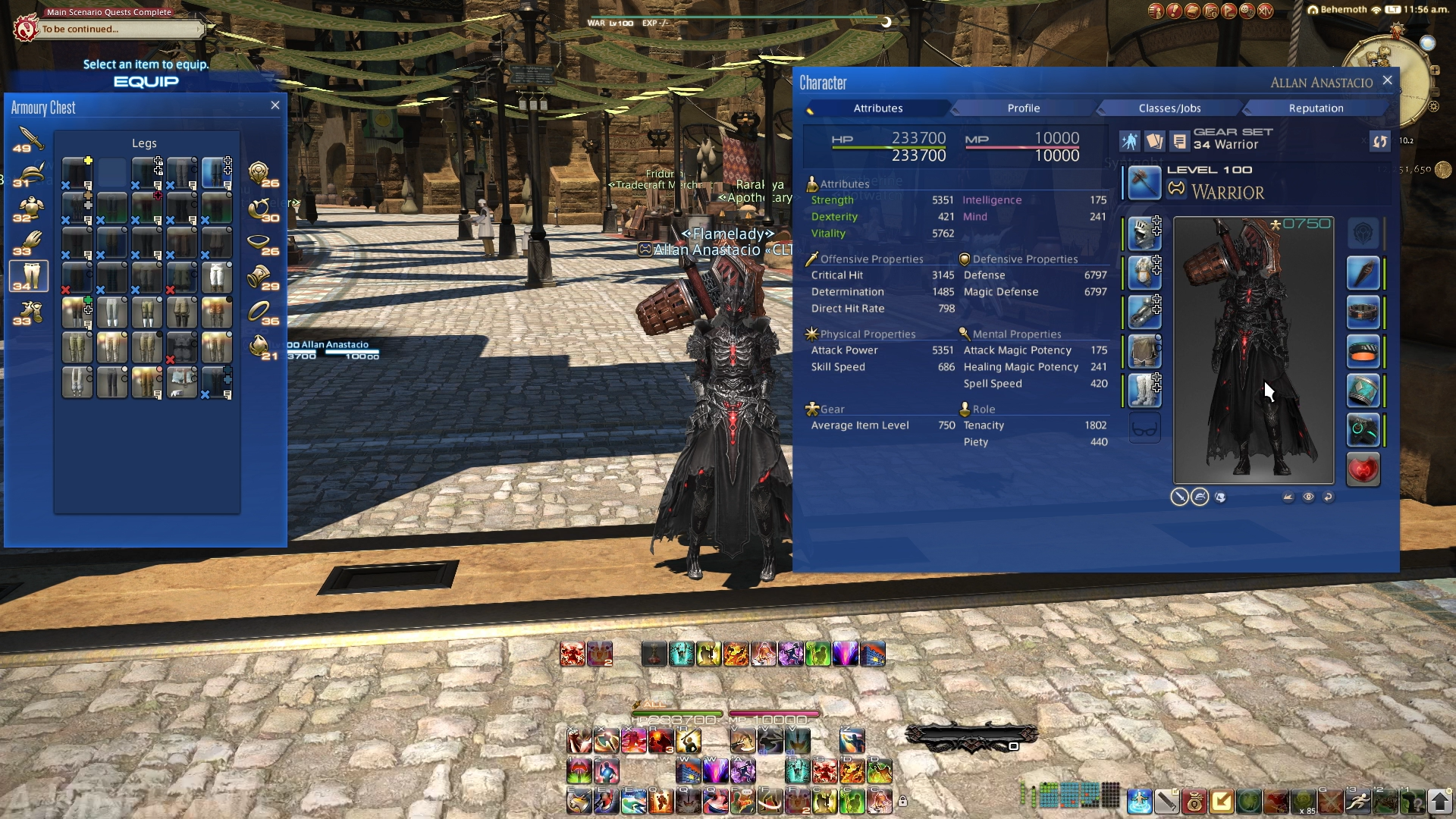Select the Attributes tab
1456x819 pixels.
pos(877,108)
